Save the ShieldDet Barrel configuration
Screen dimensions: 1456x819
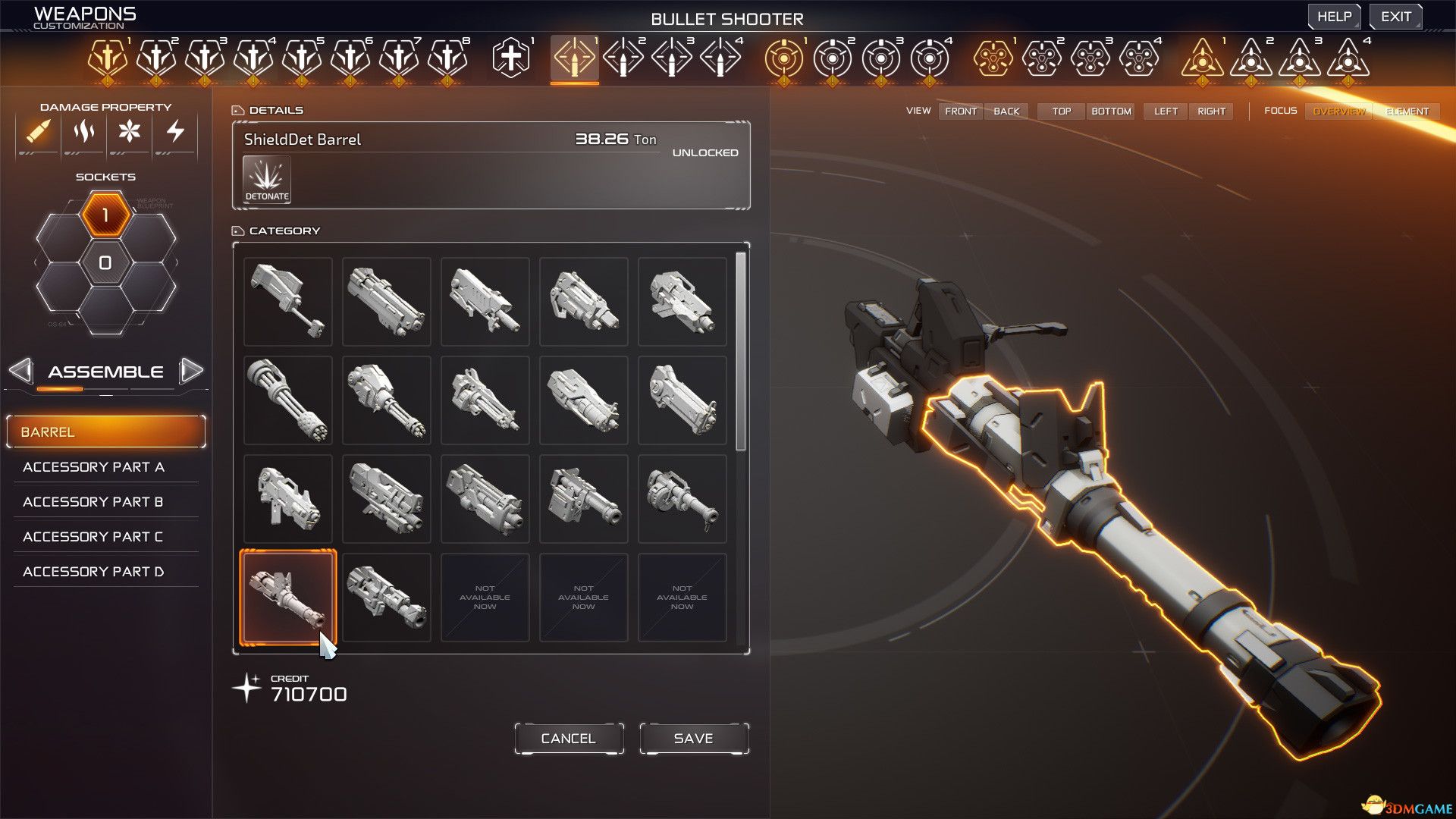(692, 737)
